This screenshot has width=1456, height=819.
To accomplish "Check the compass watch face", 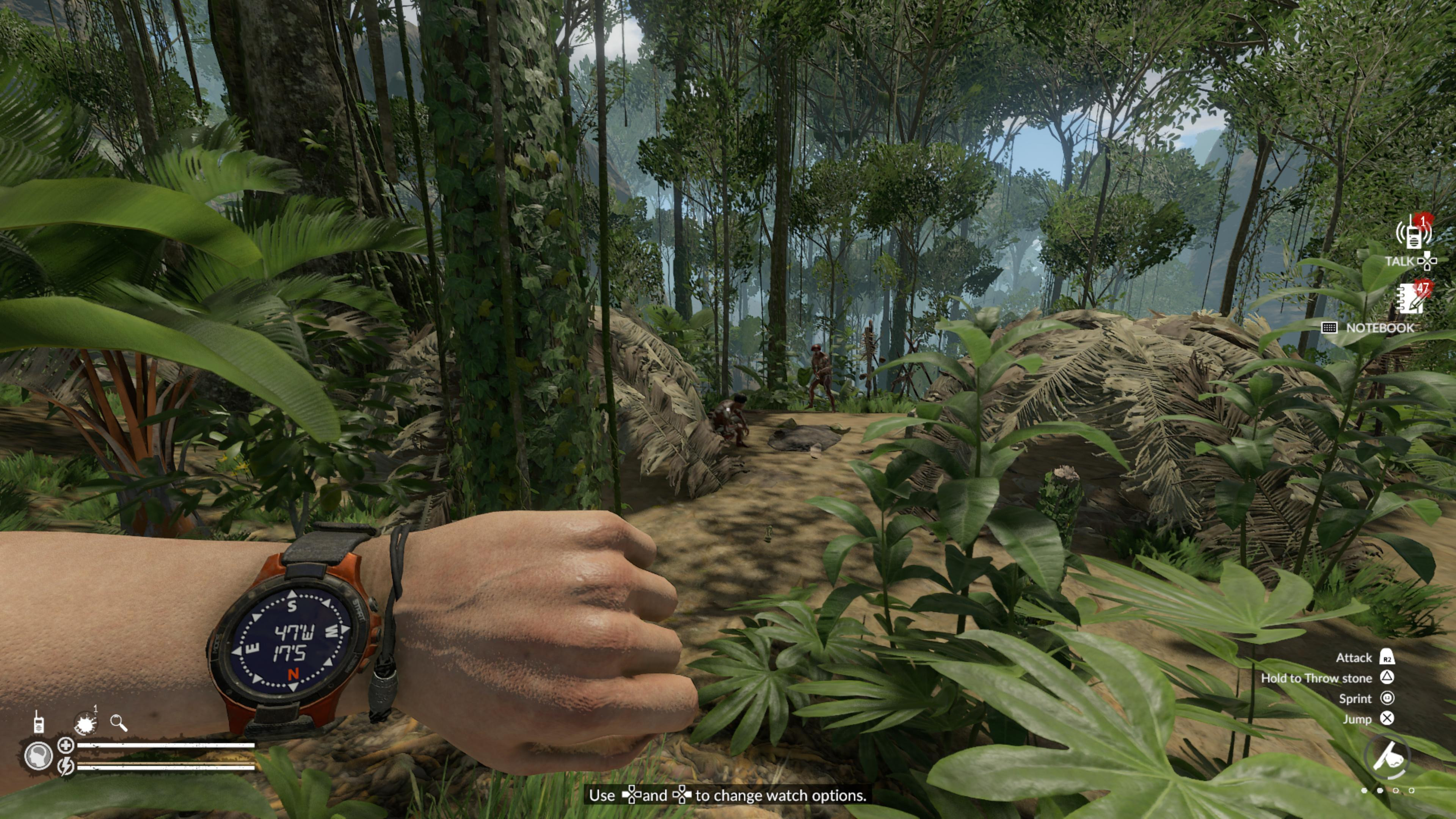I will point(292,641).
